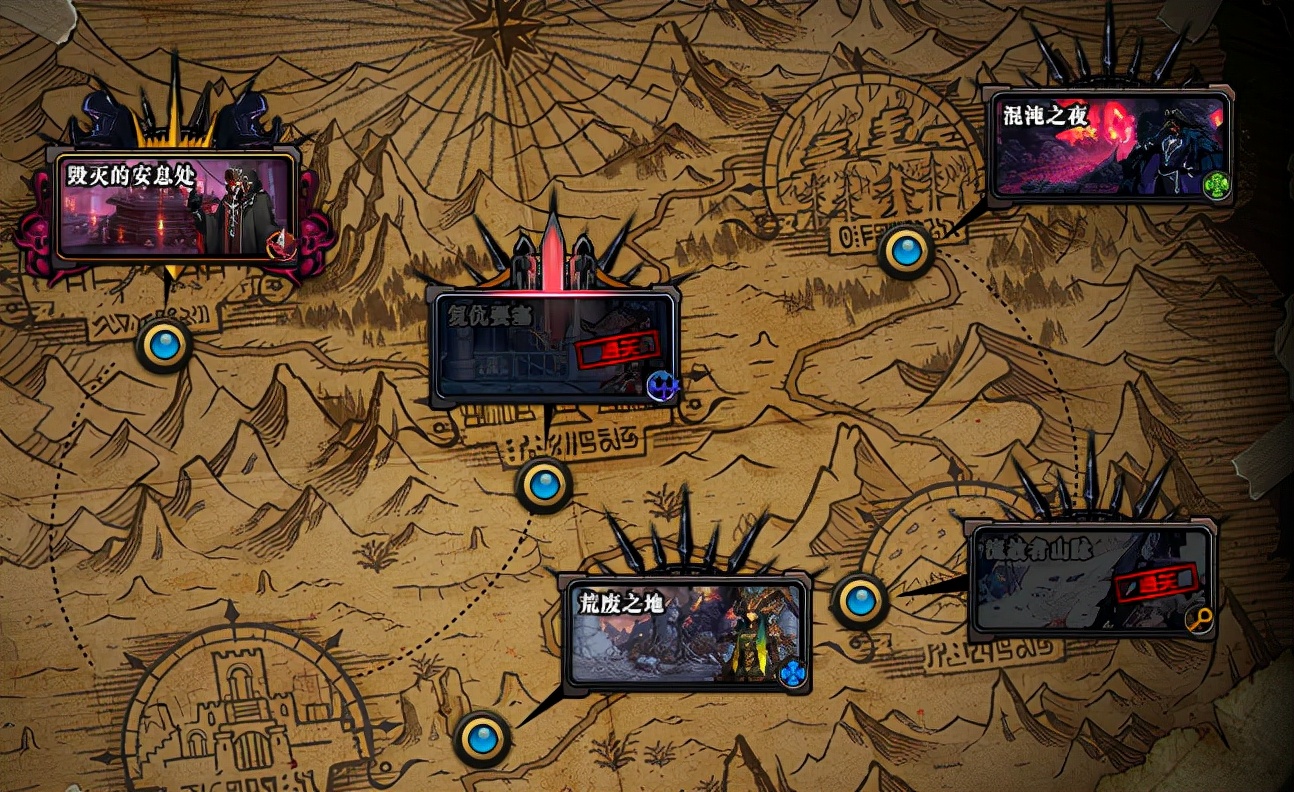Viewport: 1294px width, 792px height.
Task: Click the blue orb beside the mountain range card
Action: click(860, 600)
